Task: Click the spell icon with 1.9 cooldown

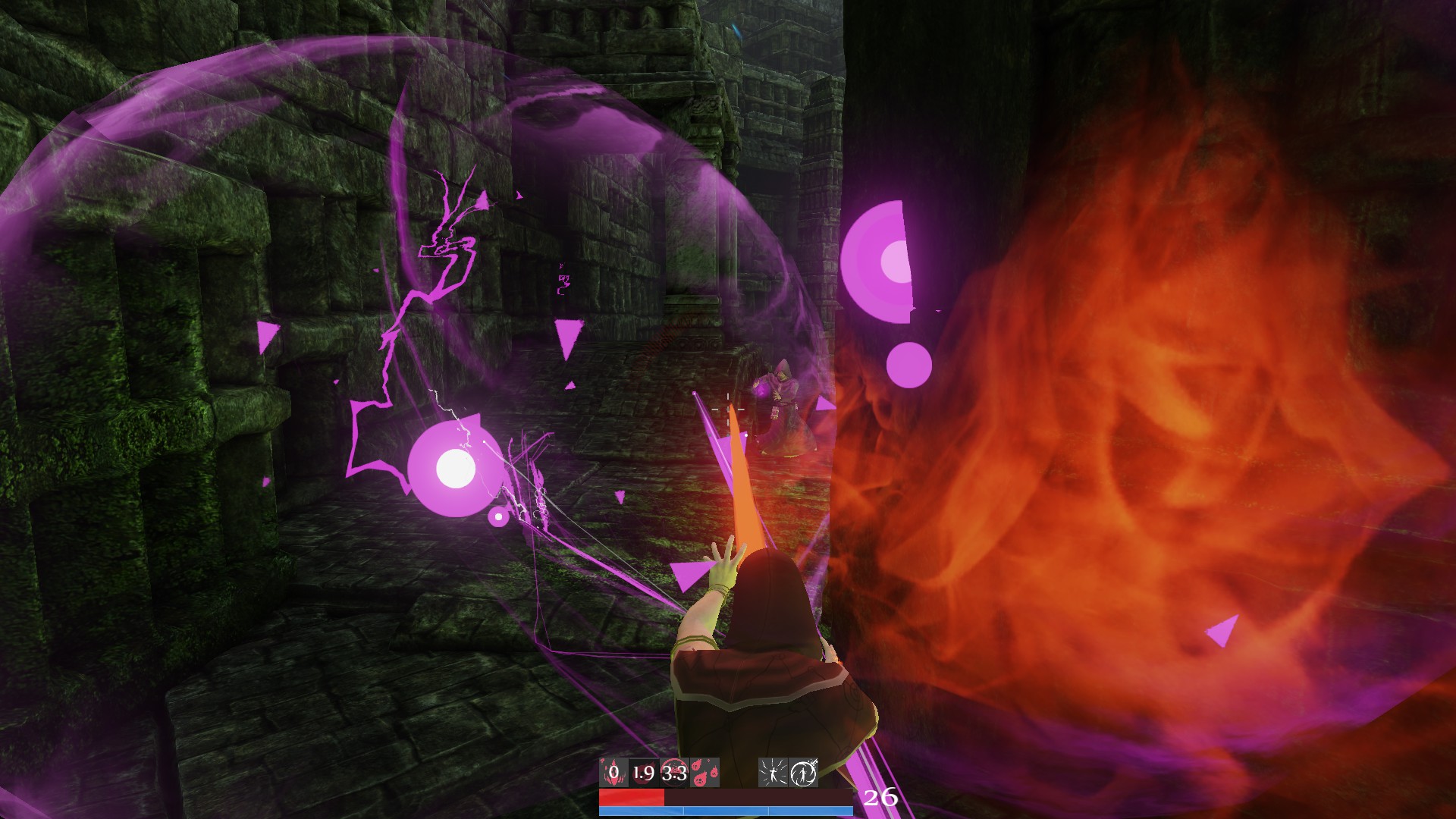Action: 643,772
